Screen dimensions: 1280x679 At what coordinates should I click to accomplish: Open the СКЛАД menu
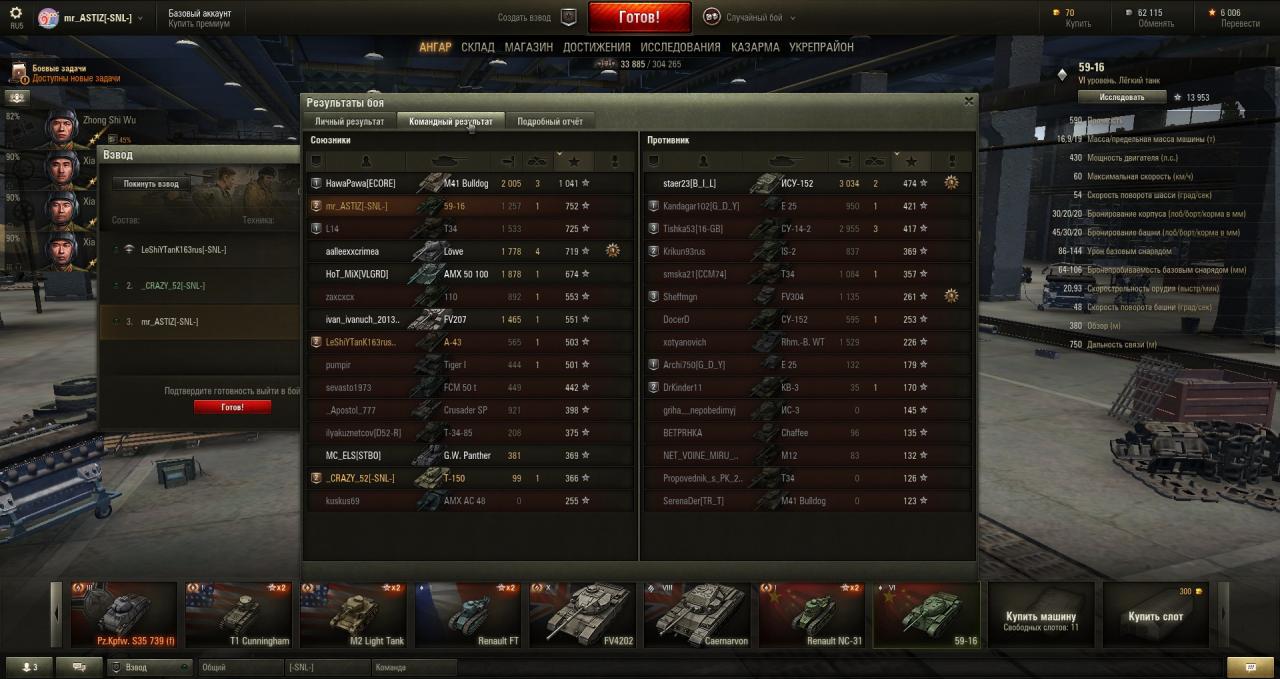pos(477,47)
